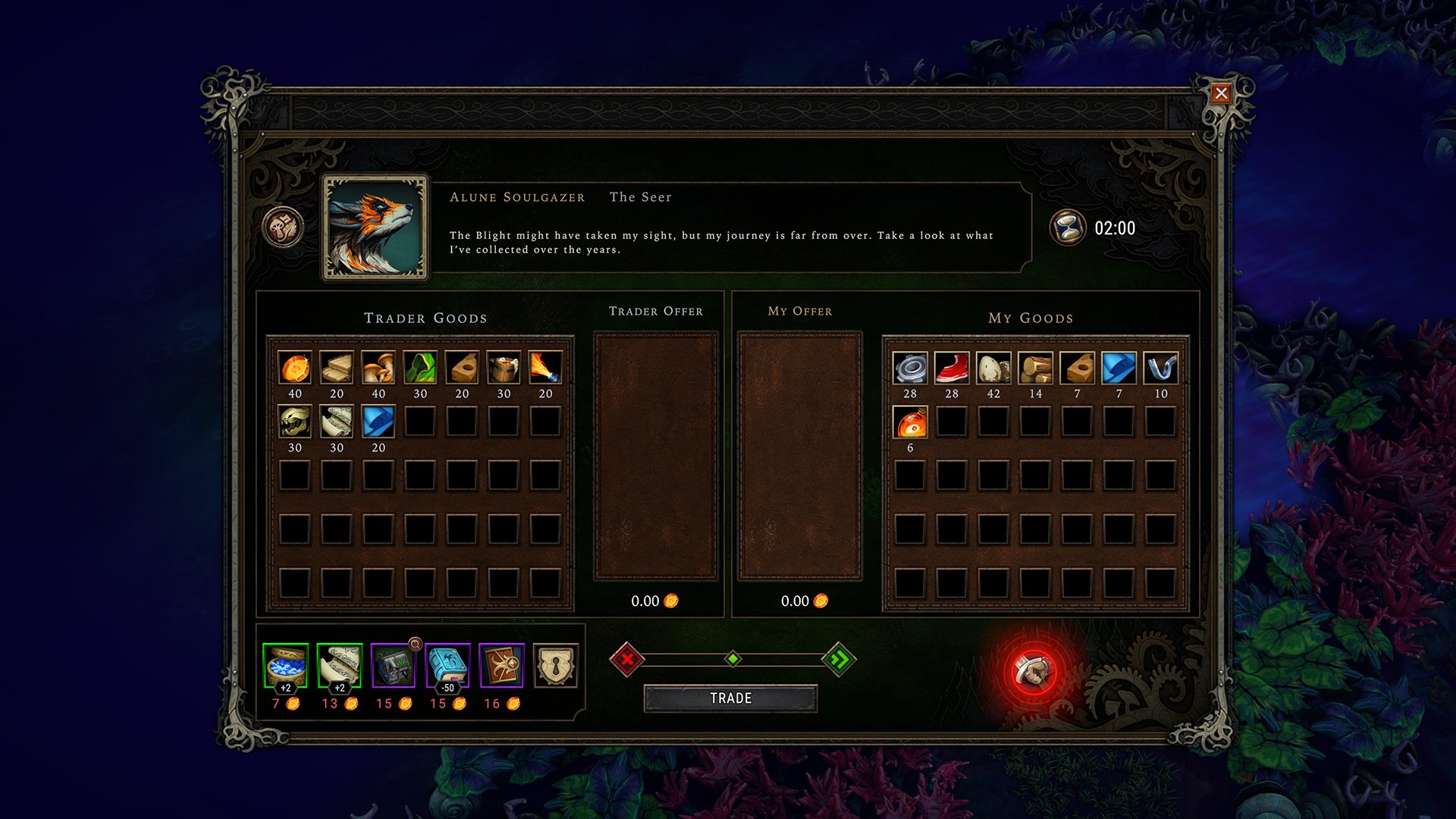Confirm the exchange with the Trade button
Image resolution: width=1456 pixels, height=819 pixels.
tap(730, 698)
